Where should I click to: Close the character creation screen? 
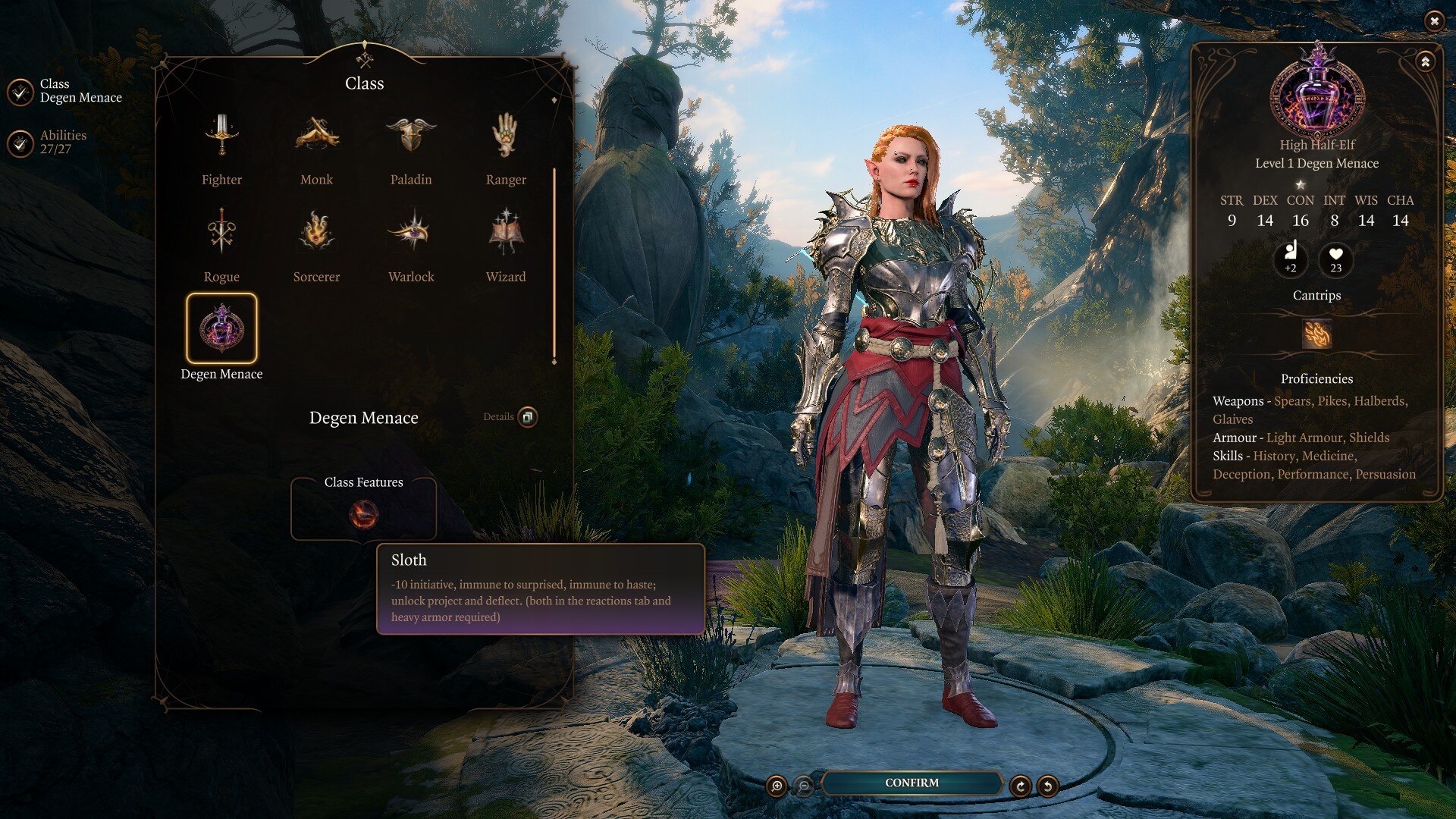pos(1433,21)
